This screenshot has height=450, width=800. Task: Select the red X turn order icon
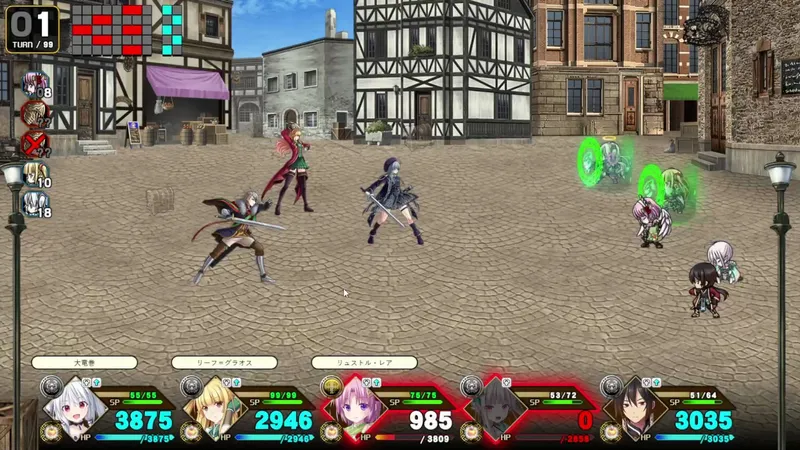coord(35,143)
